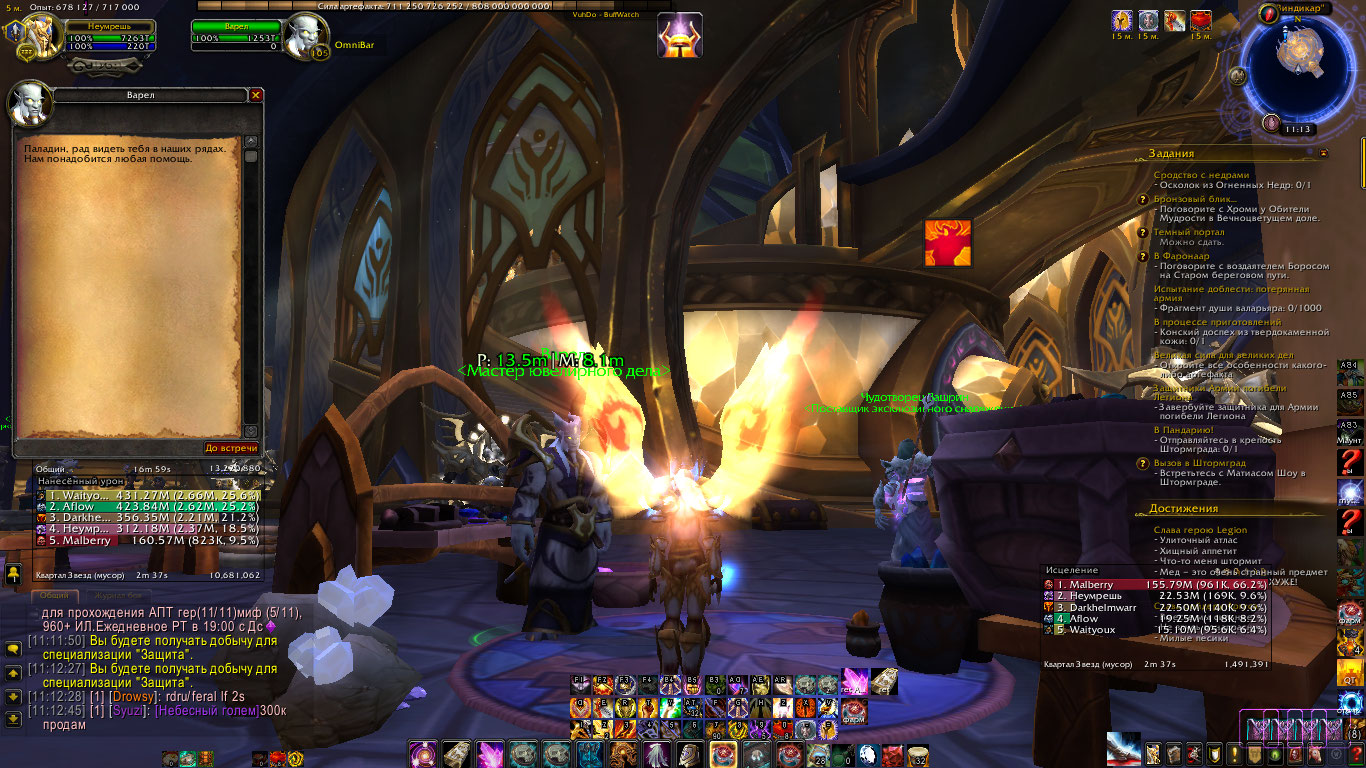Open the red question mark help button
This screenshot has width=1366, height=768.
point(1350,464)
